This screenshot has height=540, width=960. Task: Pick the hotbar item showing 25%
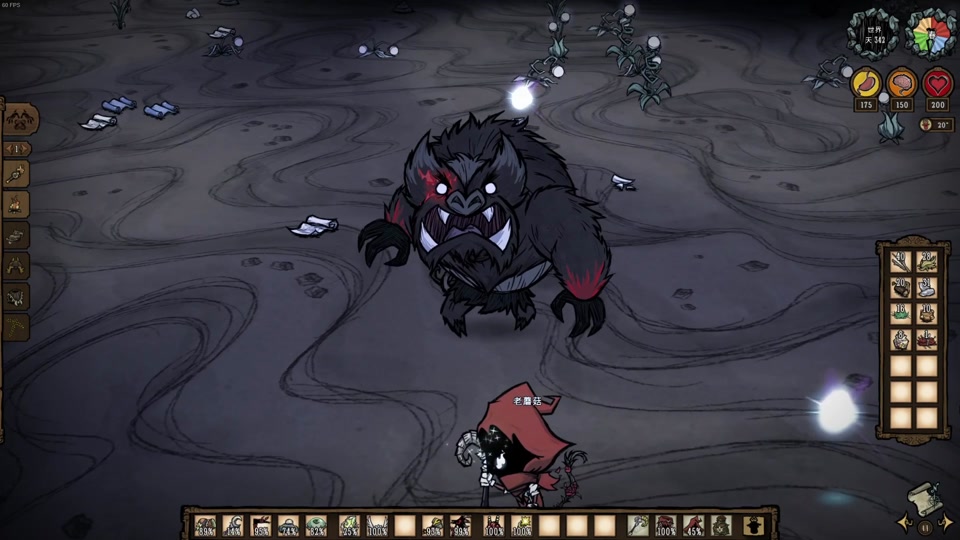pos(348,525)
